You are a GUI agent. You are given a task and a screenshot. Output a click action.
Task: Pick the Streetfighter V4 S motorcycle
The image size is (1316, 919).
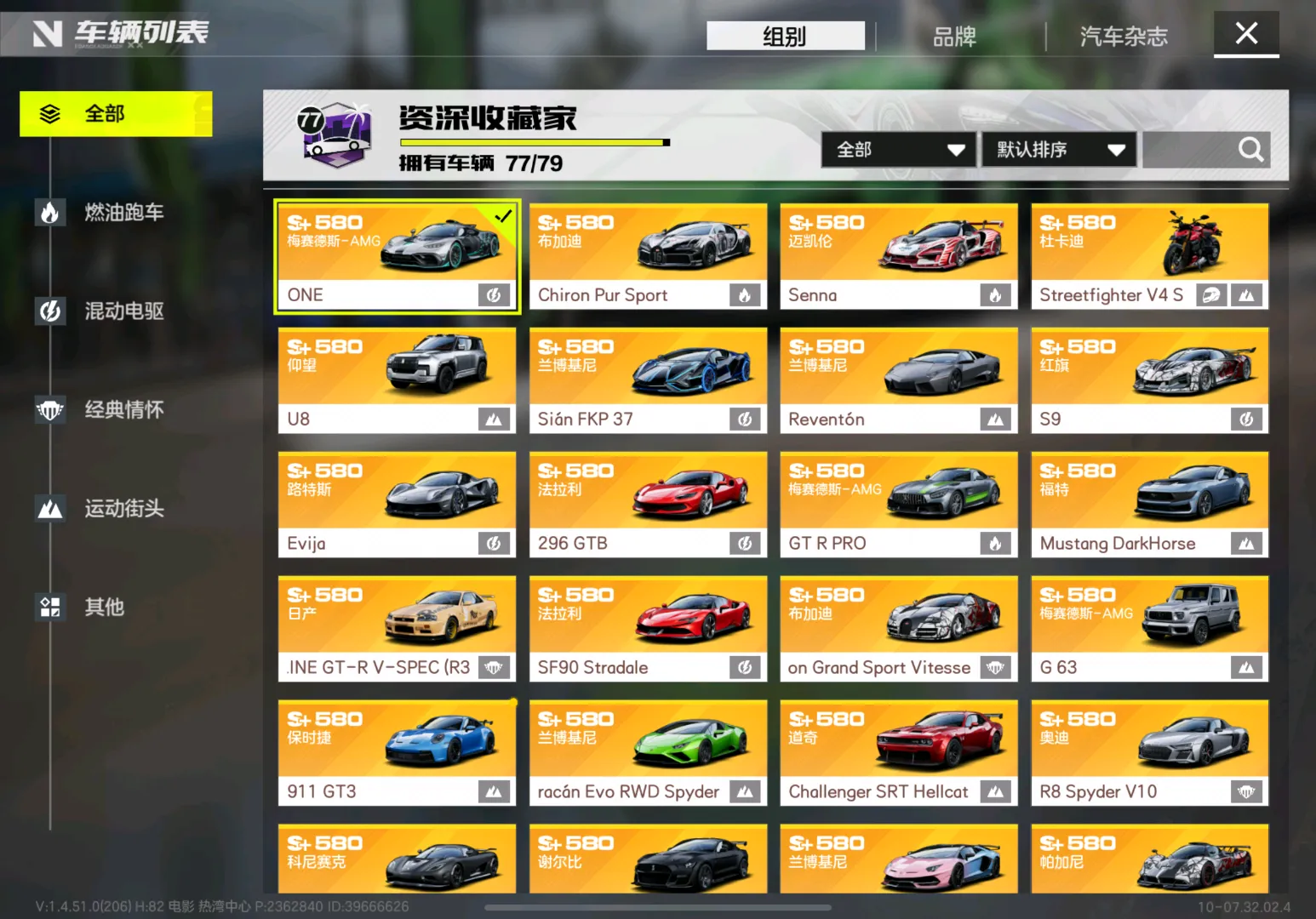pos(1149,256)
